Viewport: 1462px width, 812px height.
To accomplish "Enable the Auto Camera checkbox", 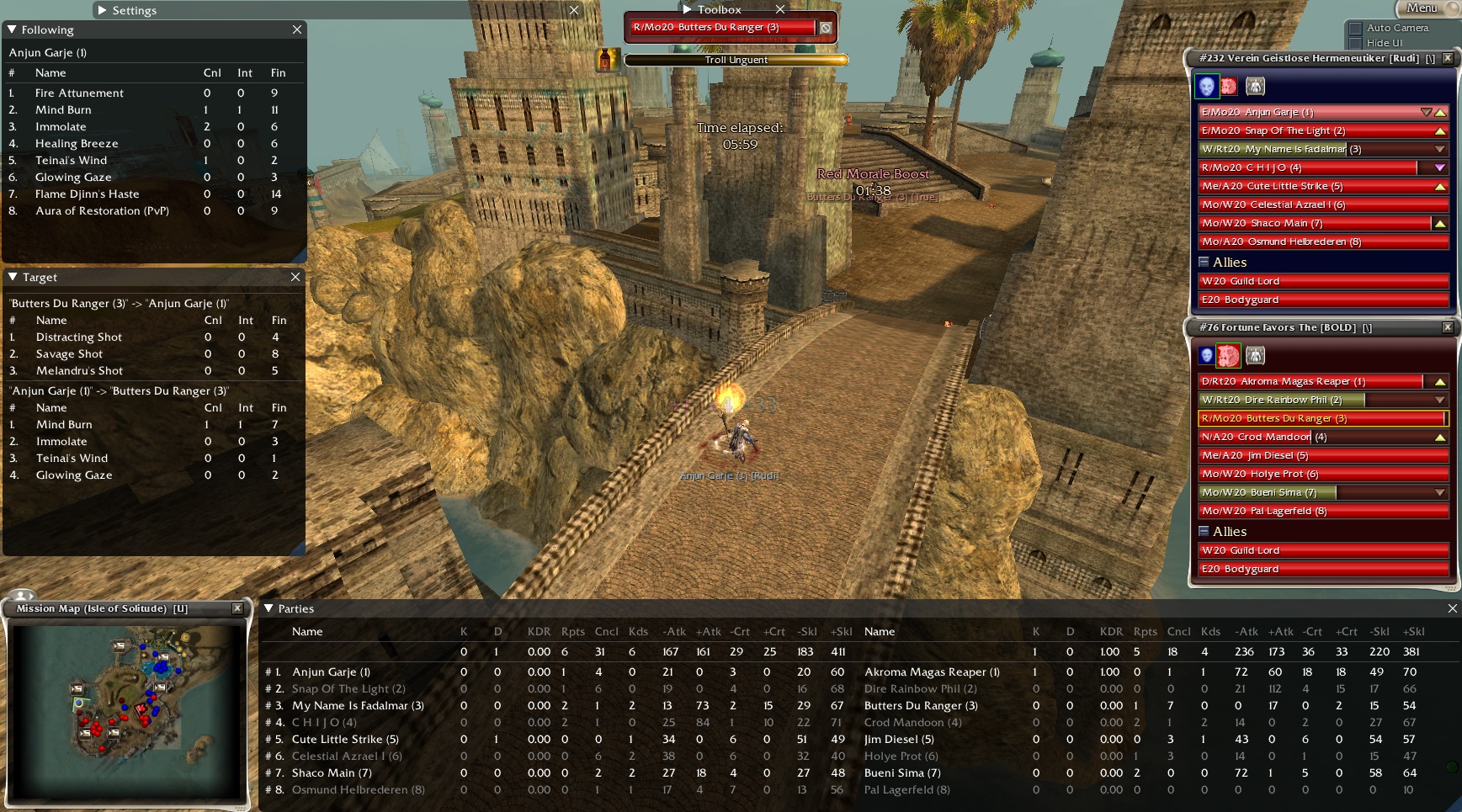I will coord(1355,28).
